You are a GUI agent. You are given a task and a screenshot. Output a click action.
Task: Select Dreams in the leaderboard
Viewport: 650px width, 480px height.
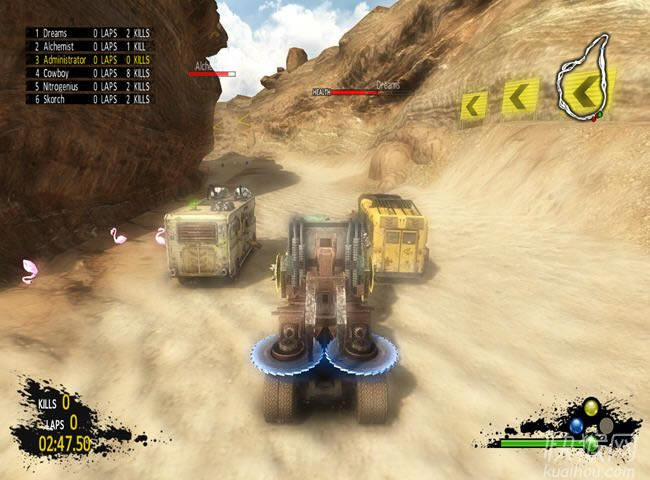[x=90, y=33]
